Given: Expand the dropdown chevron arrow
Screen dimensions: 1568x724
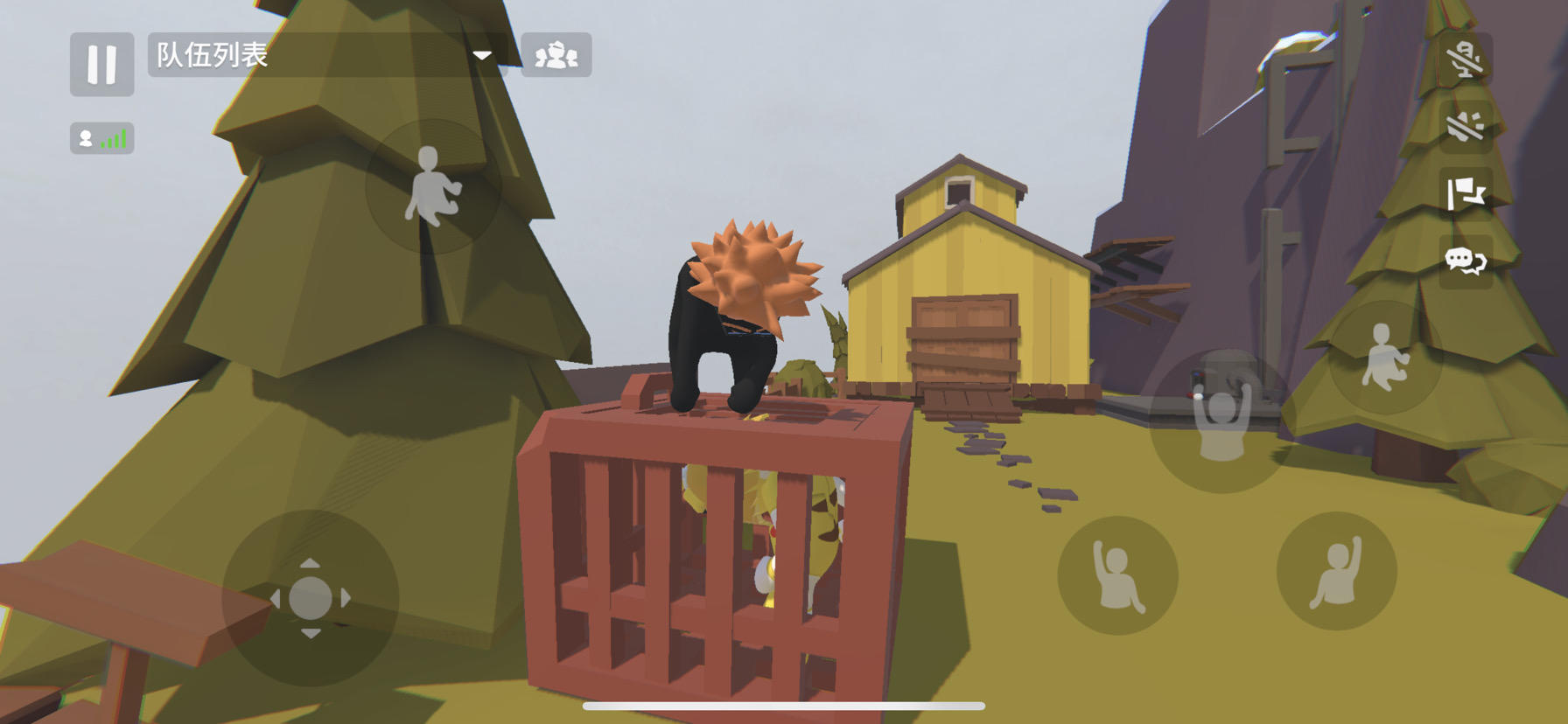Looking at the screenshot, I should [x=484, y=55].
